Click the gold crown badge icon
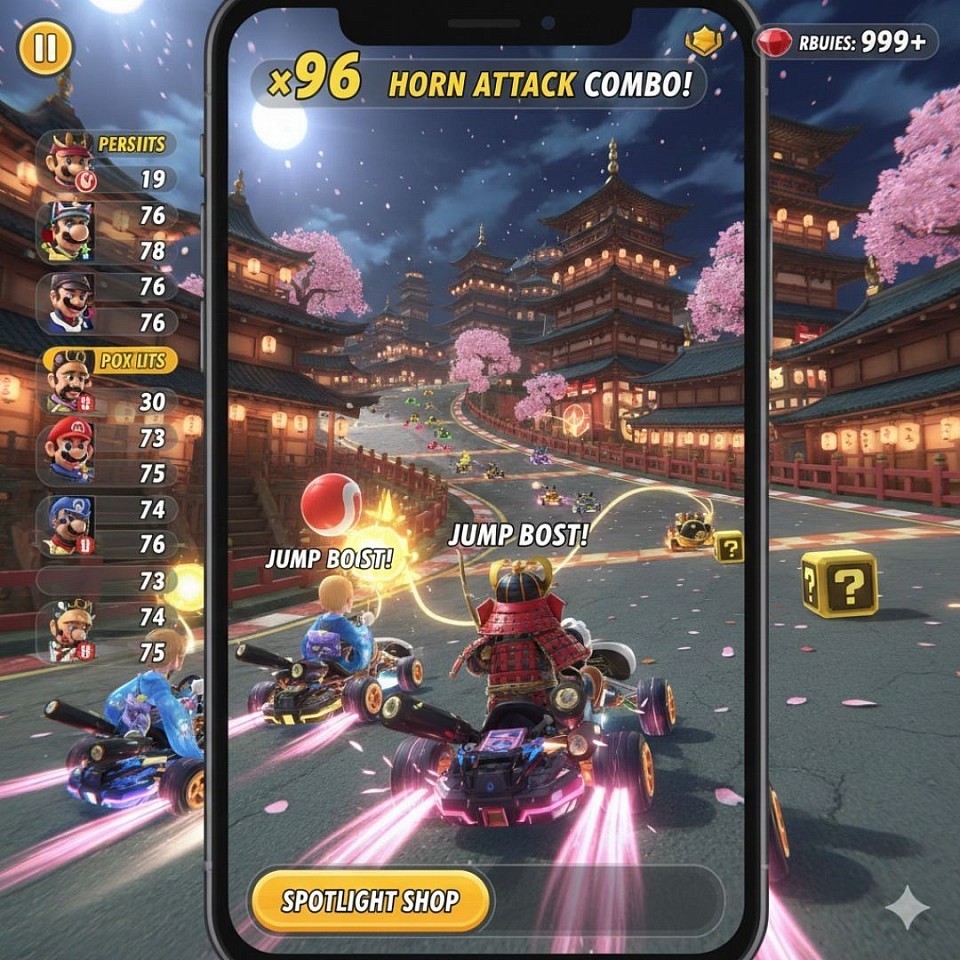The width and height of the screenshot is (960, 960). (x=704, y=41)
